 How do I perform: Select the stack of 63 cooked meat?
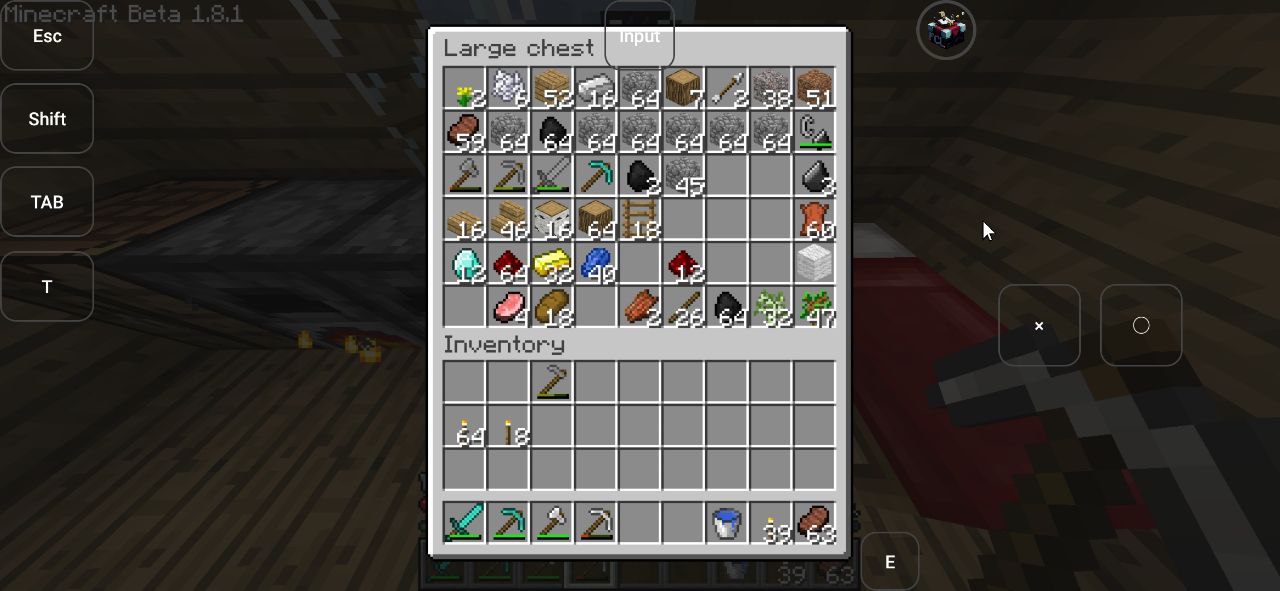pos(815,523)
